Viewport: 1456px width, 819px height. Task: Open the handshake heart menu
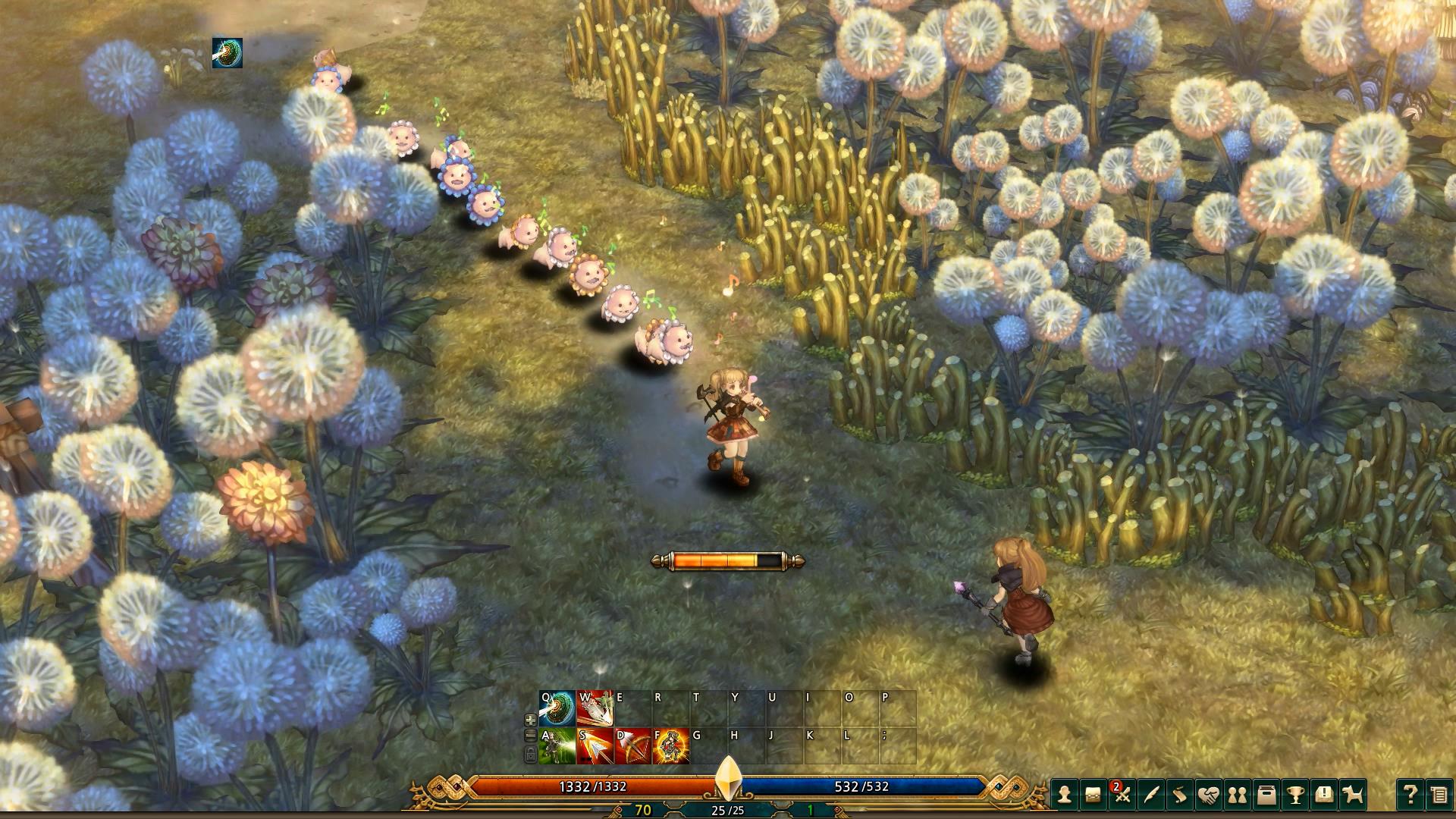tap(1209, 795)
